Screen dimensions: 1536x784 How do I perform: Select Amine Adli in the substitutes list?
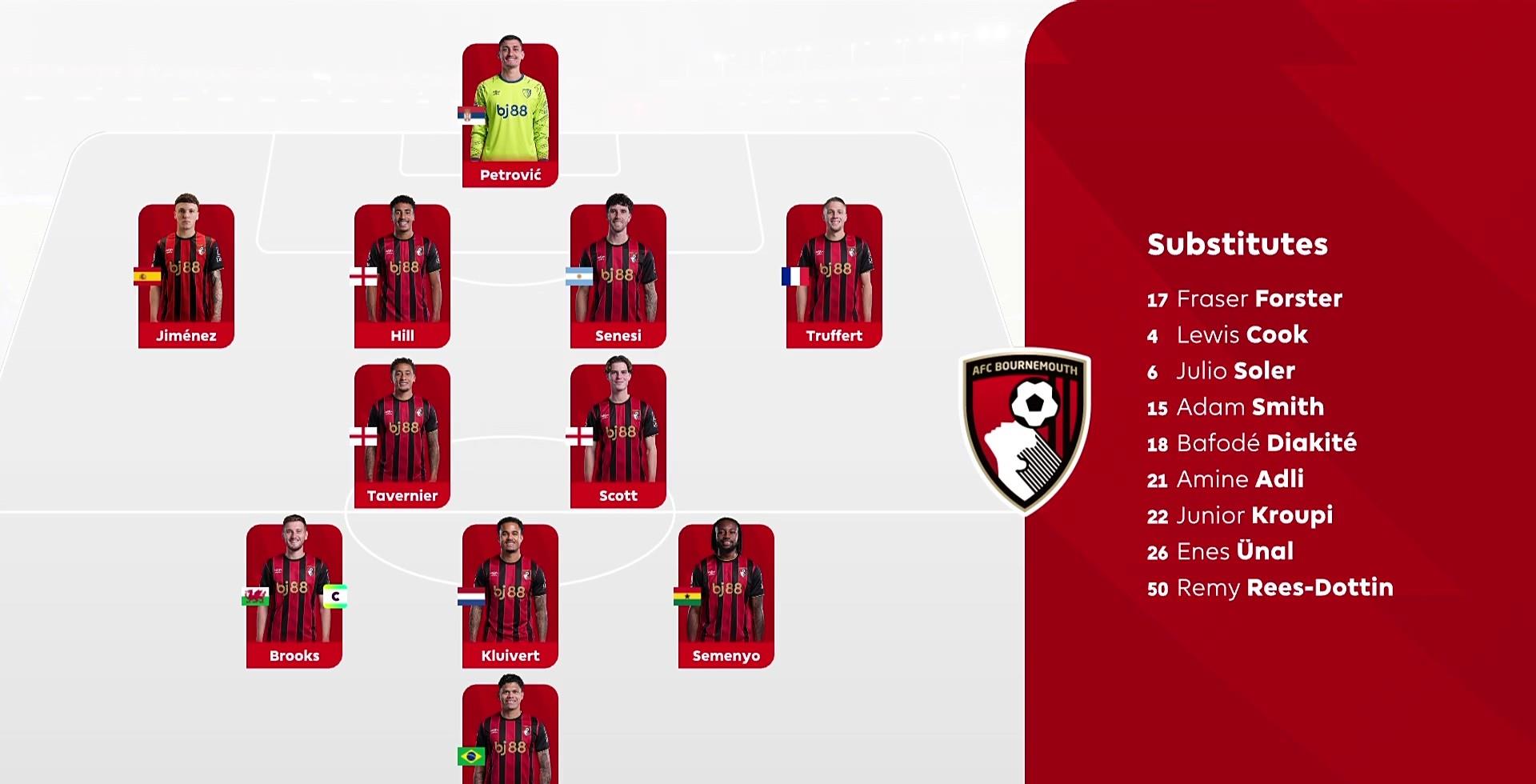(1226, 479)
